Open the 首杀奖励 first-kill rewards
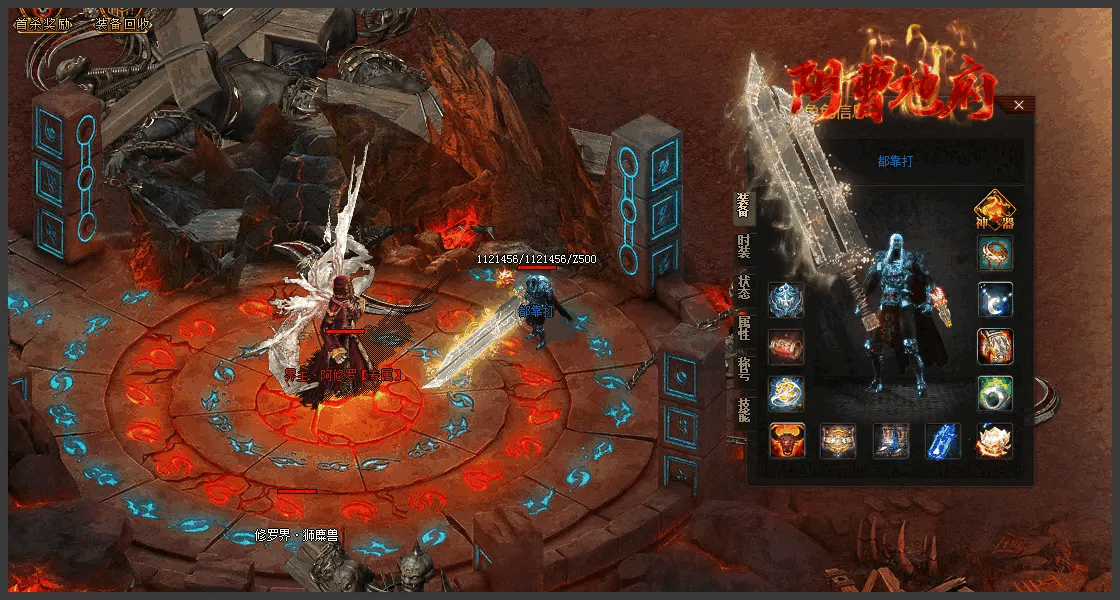 click(x=43, y=23)
